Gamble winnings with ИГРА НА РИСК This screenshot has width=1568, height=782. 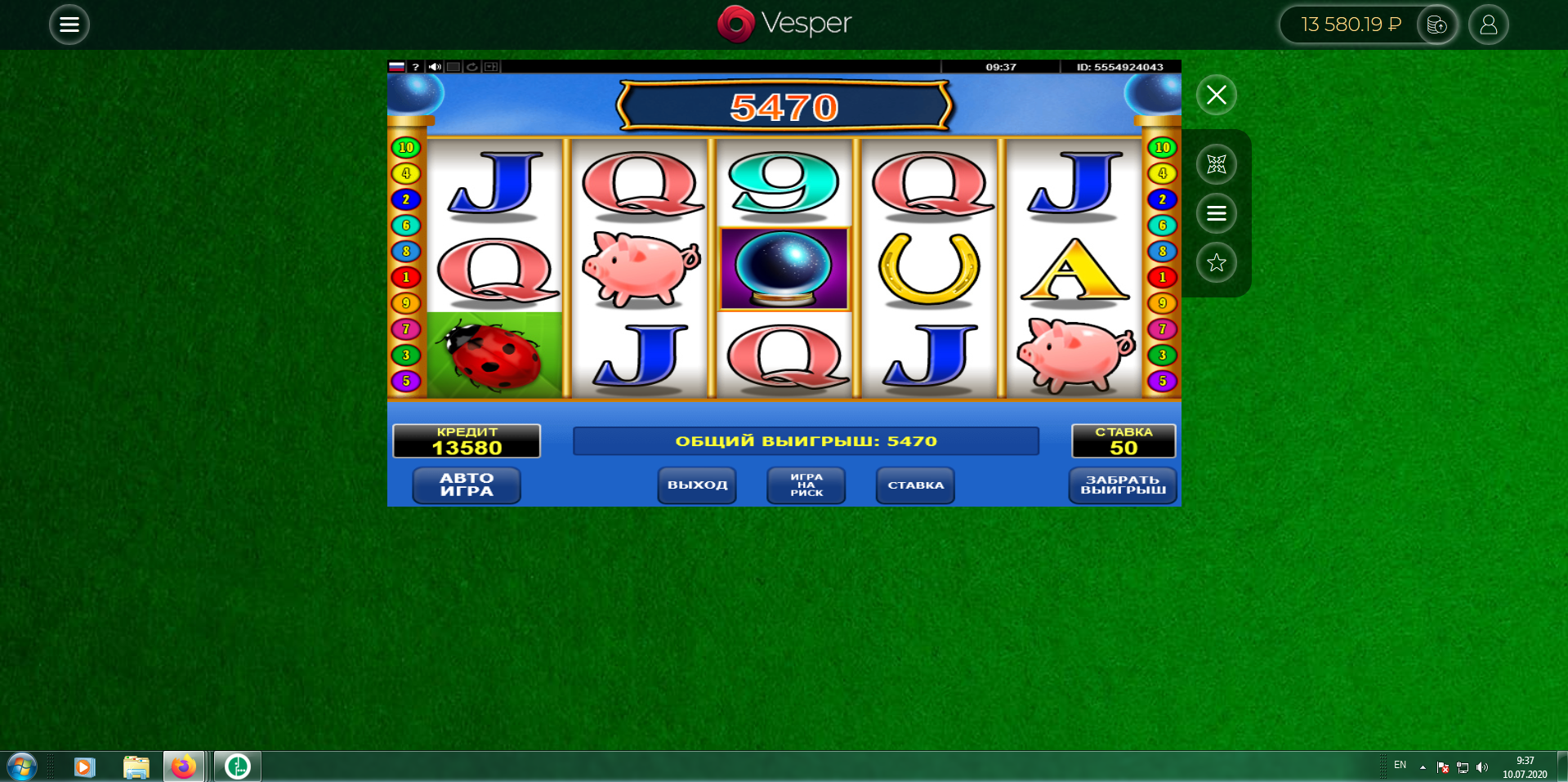(x=806, y=485)
